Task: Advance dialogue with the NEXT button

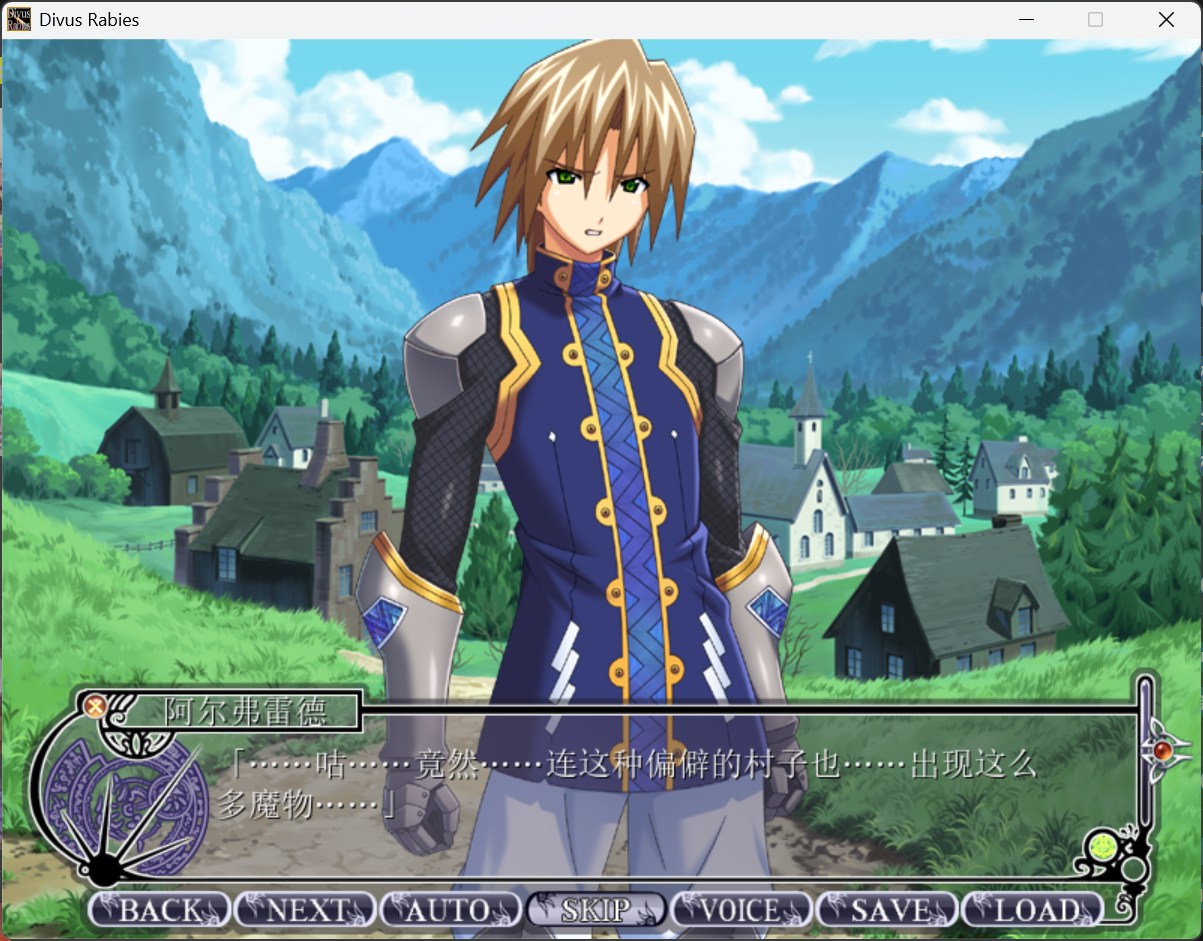Action: (305, 910)
